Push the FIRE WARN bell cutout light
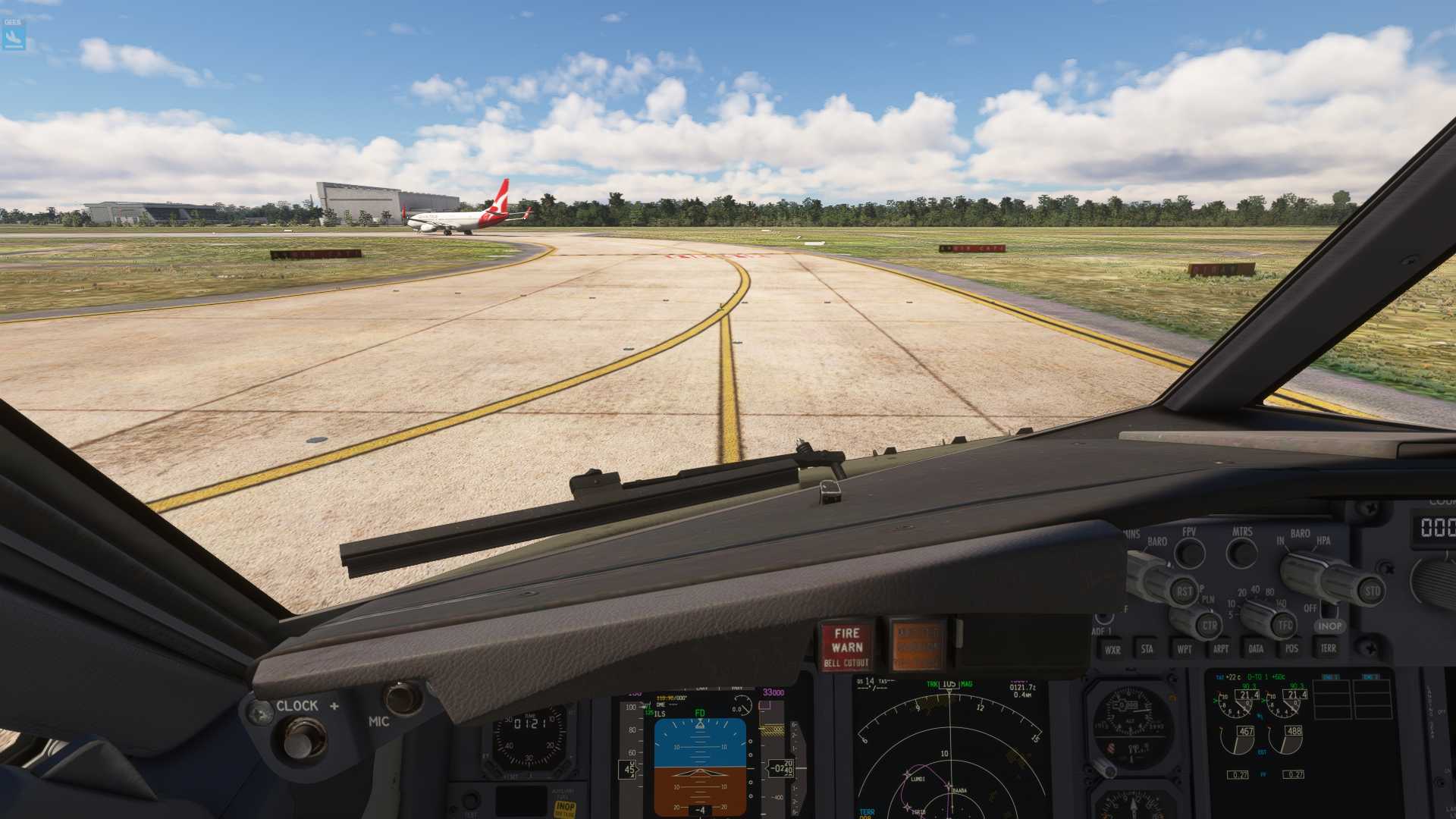This screenshot has height=819, width=1456. click(846, 647)
